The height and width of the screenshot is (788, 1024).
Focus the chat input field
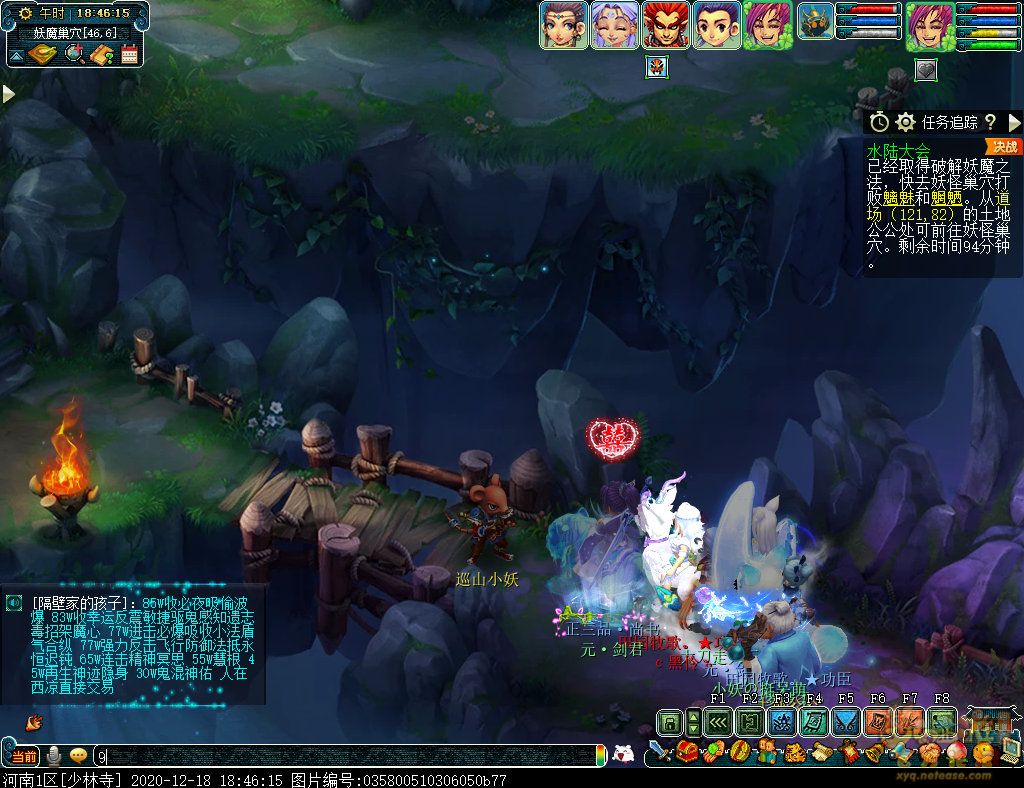340,757
